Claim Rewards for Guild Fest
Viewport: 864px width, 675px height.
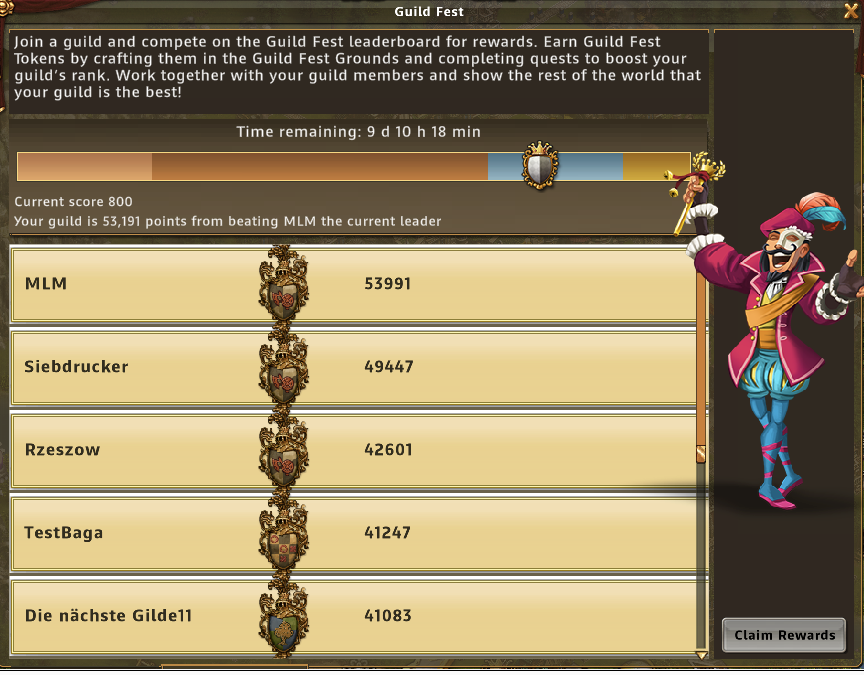coord(784,635)
